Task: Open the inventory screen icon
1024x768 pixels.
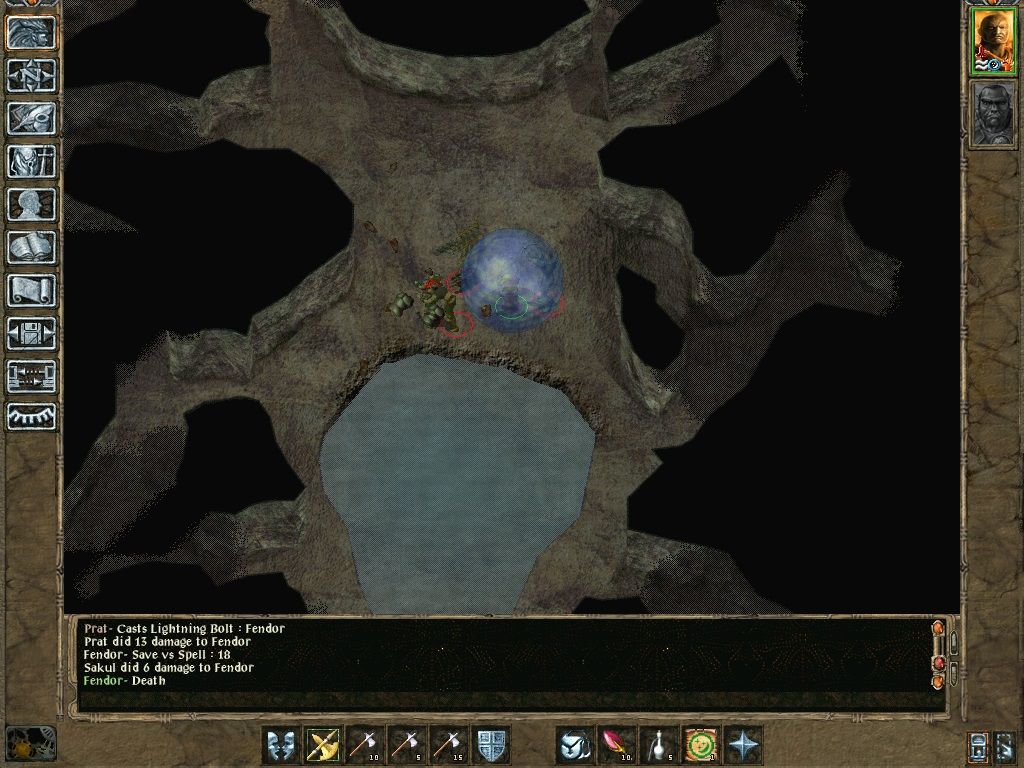Action: pos(31,161)
